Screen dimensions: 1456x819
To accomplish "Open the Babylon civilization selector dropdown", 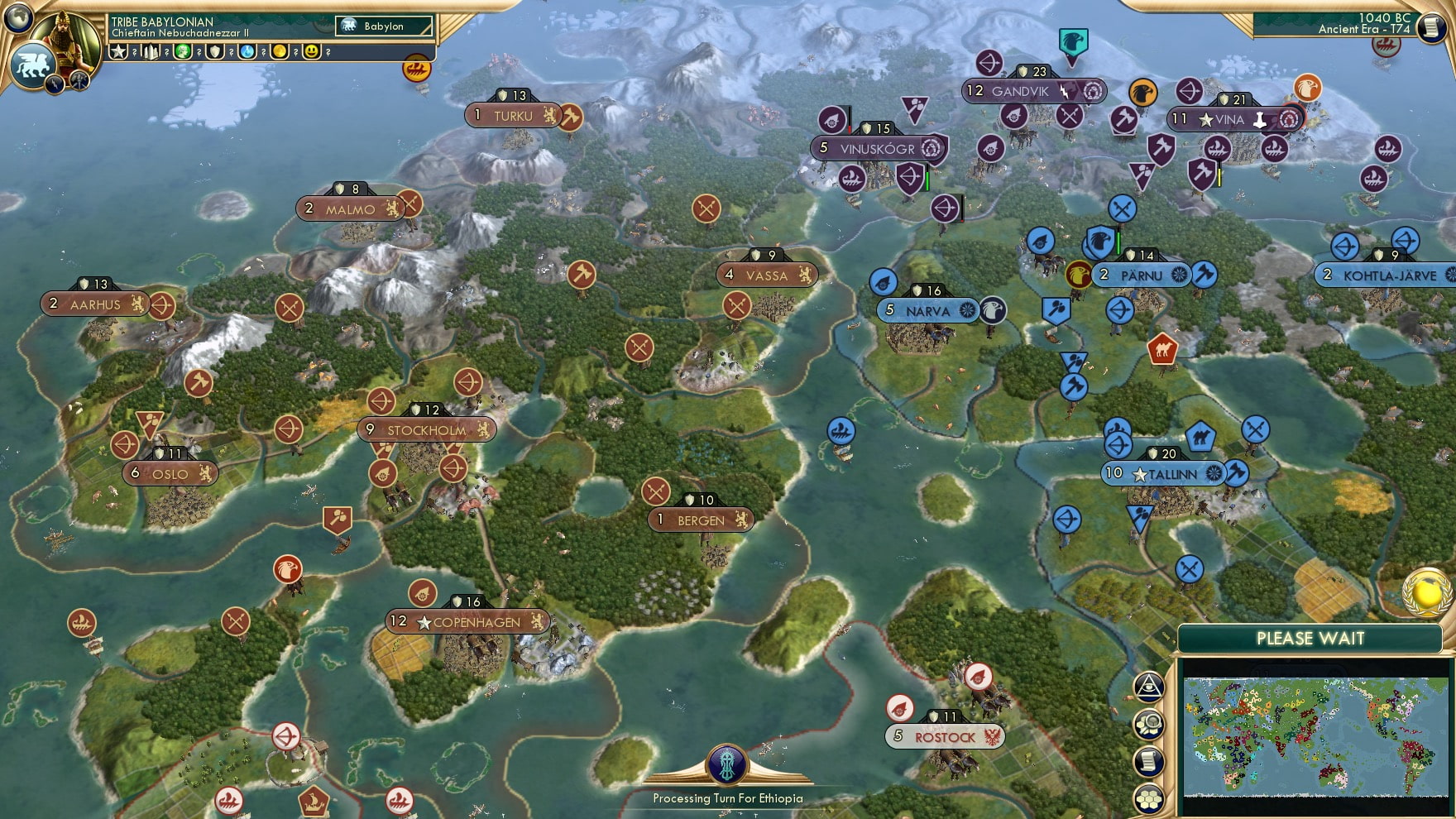I will click(385, 26).
